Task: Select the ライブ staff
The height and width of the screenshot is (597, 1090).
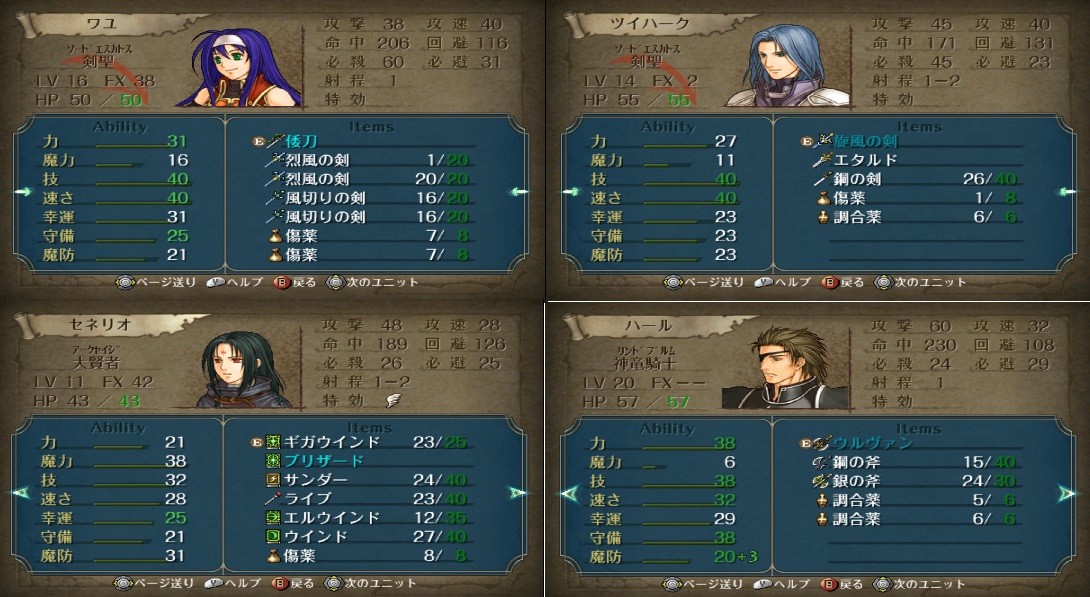Action: [310, 499]
